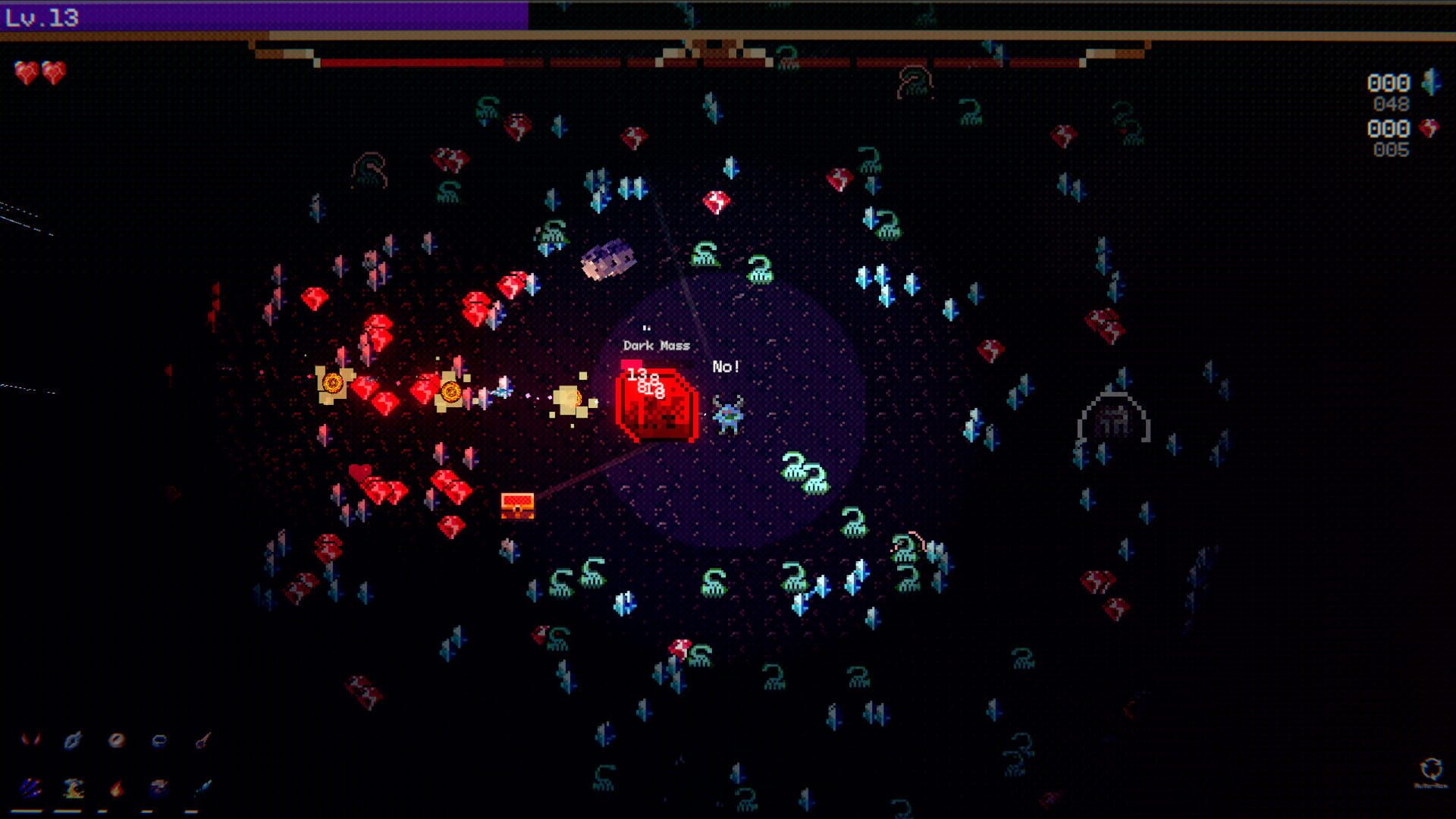Image resolution: width=1456 pixels, height=819 pixels.
Task: Click the No! speech text above the player
Action: (725, 366)
